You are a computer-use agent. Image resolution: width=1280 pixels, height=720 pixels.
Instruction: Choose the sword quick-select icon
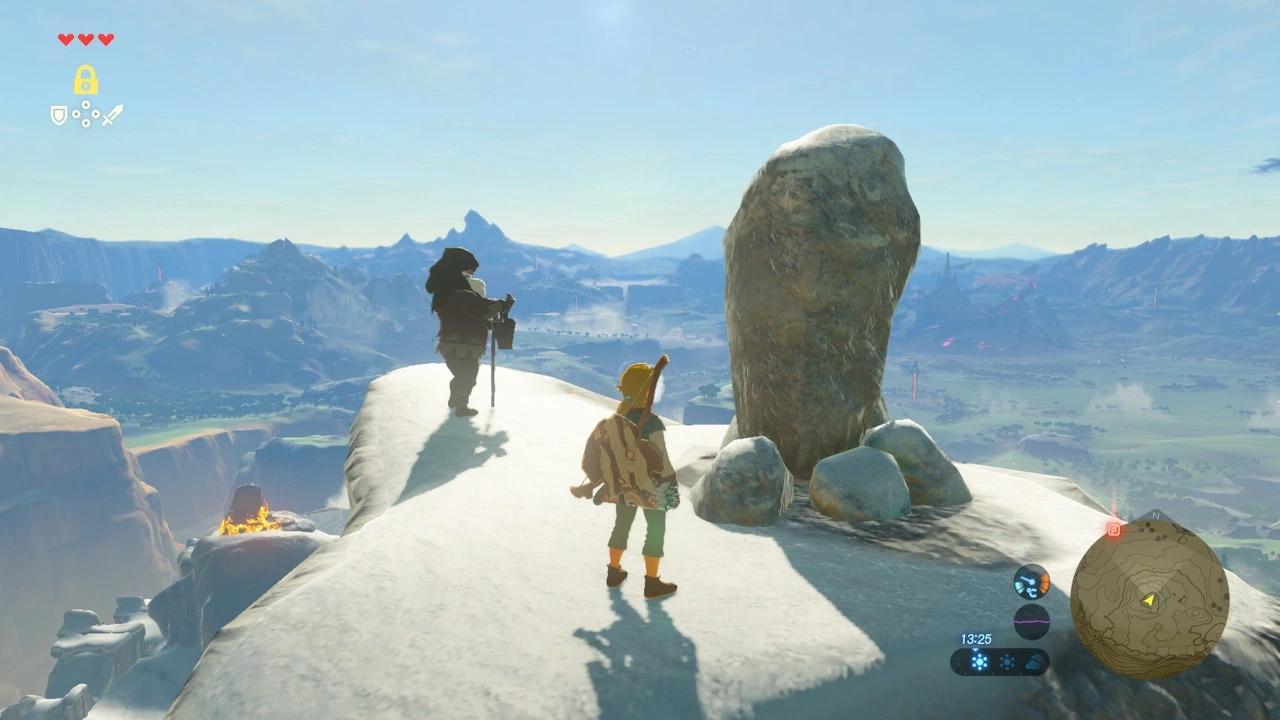tap(112, 115)
